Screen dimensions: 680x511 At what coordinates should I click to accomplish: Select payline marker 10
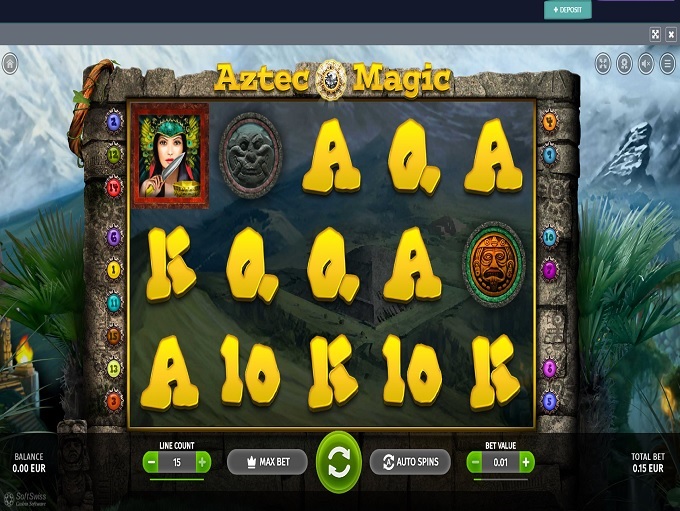(549, 238)
